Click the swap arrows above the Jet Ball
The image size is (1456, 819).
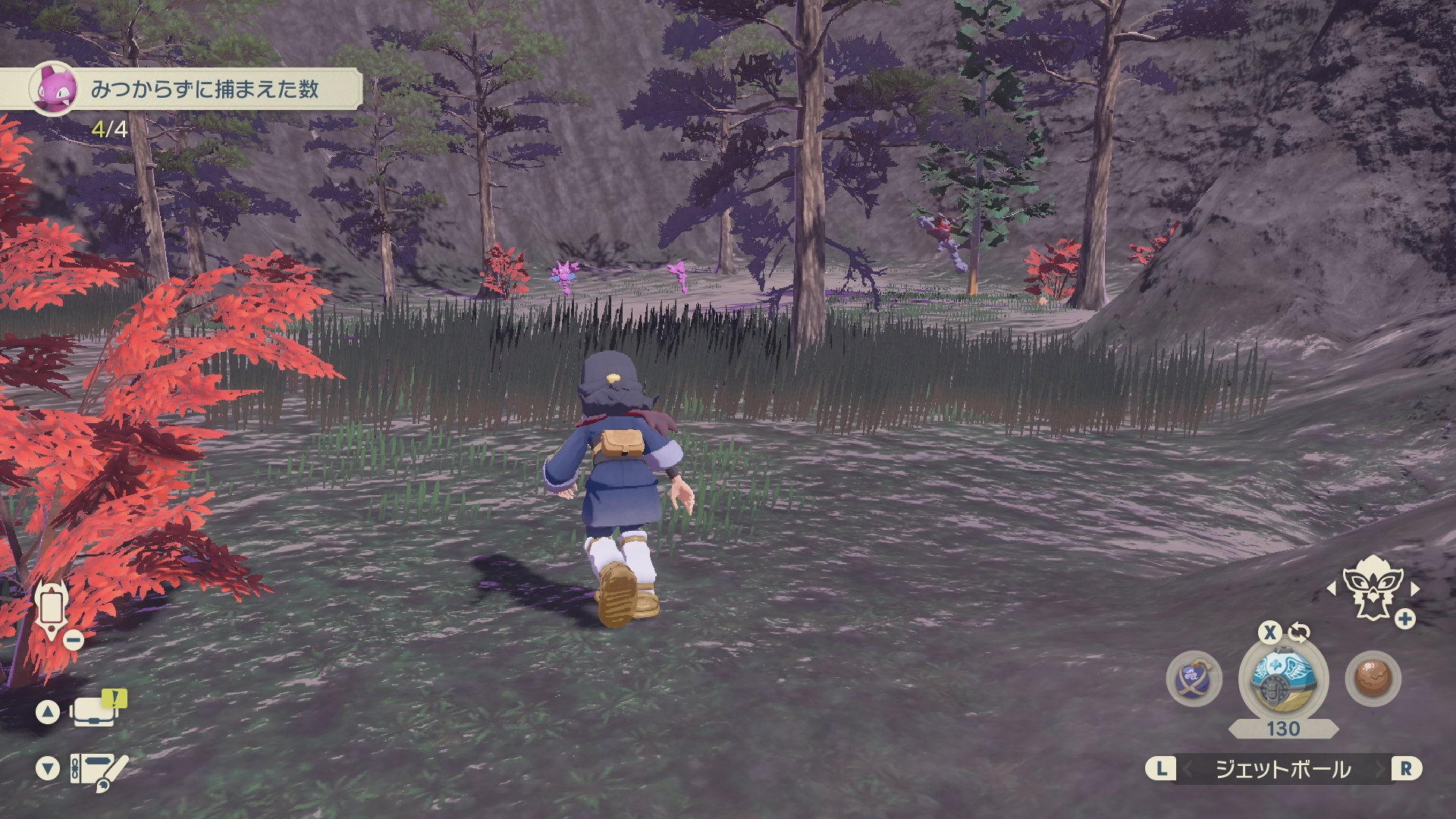point(1299,632)
